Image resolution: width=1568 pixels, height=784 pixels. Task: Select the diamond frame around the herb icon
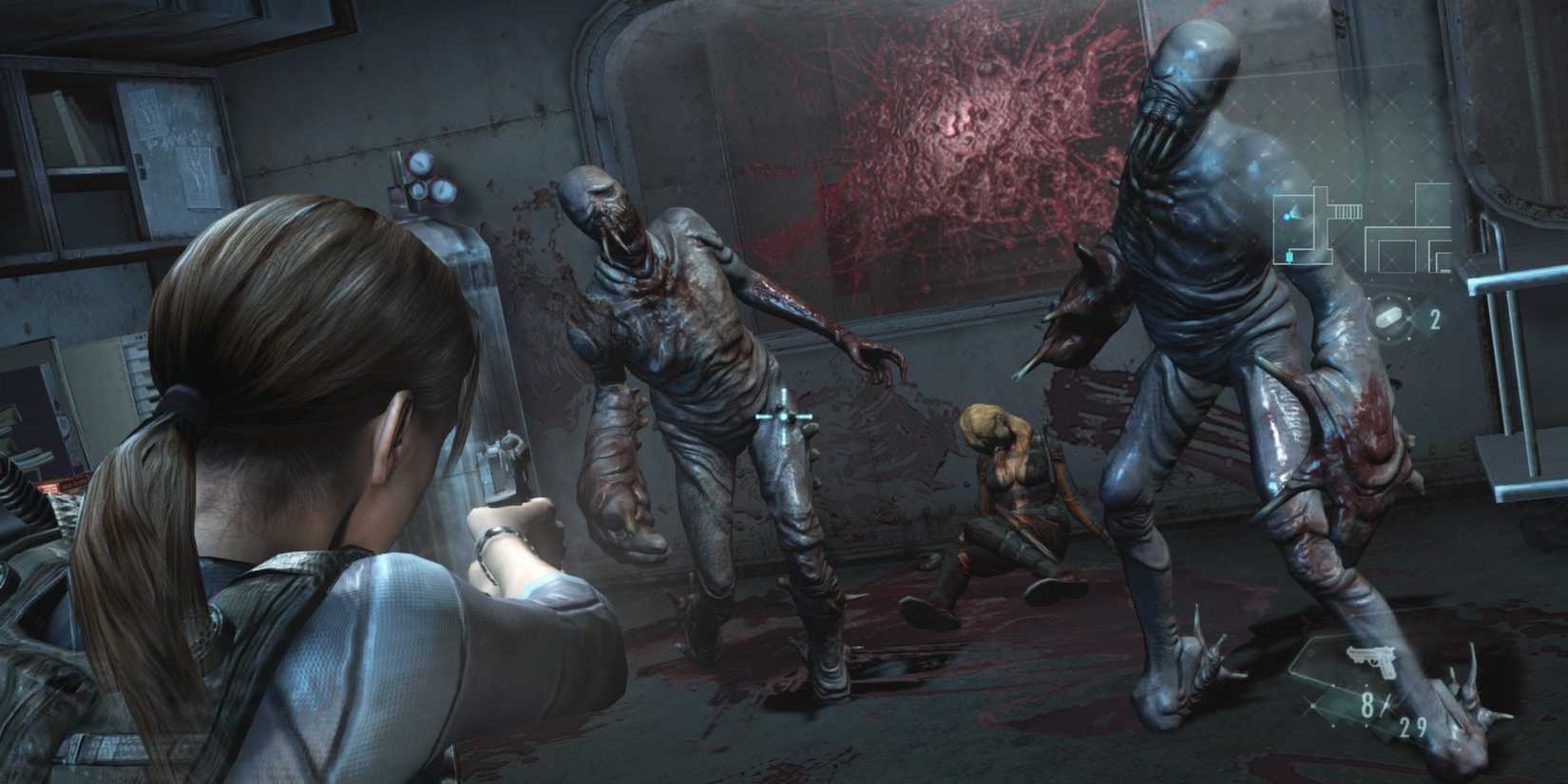click(x=1389, y=316)
